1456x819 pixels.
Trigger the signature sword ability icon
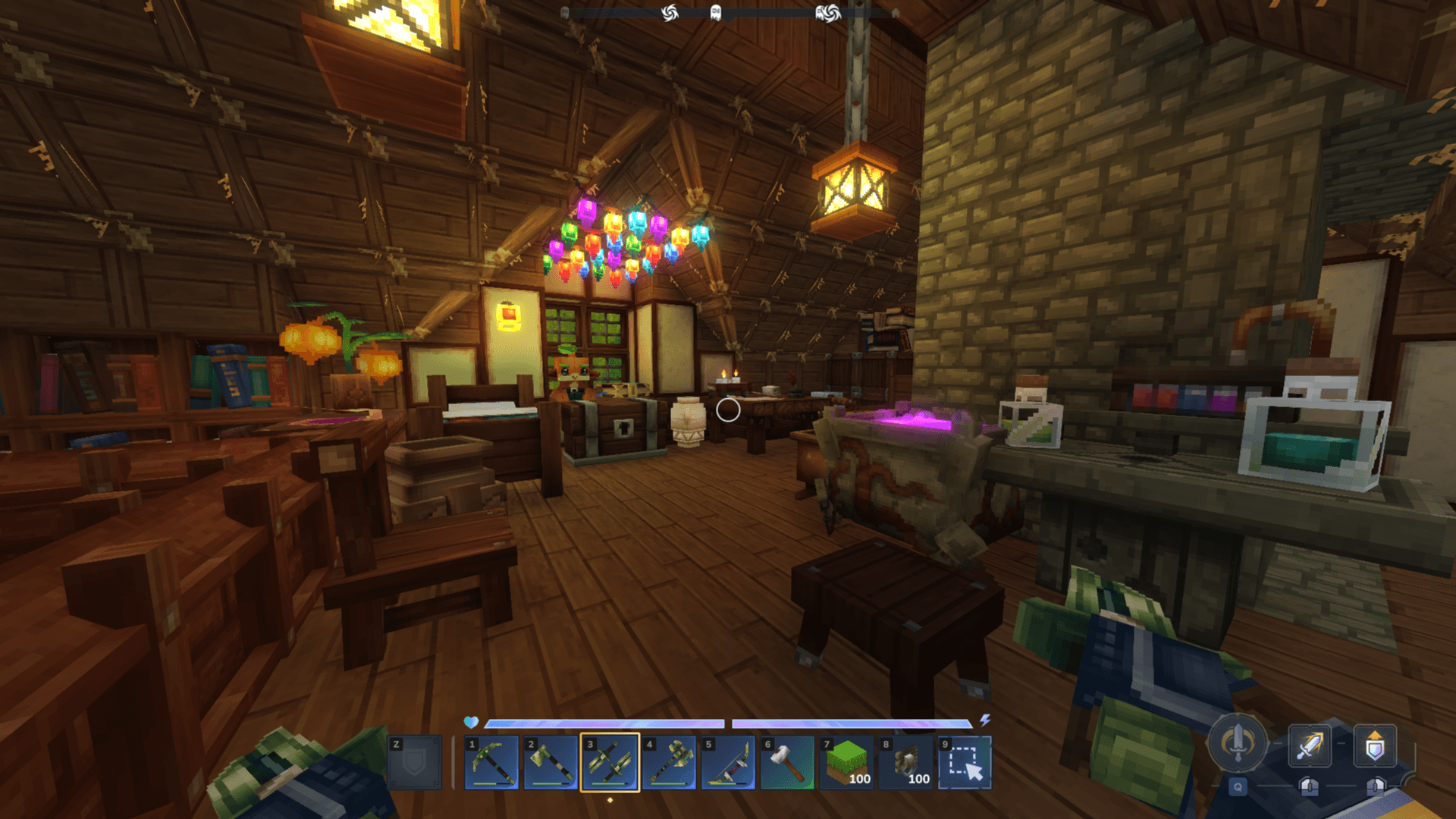pos(1238,742)
